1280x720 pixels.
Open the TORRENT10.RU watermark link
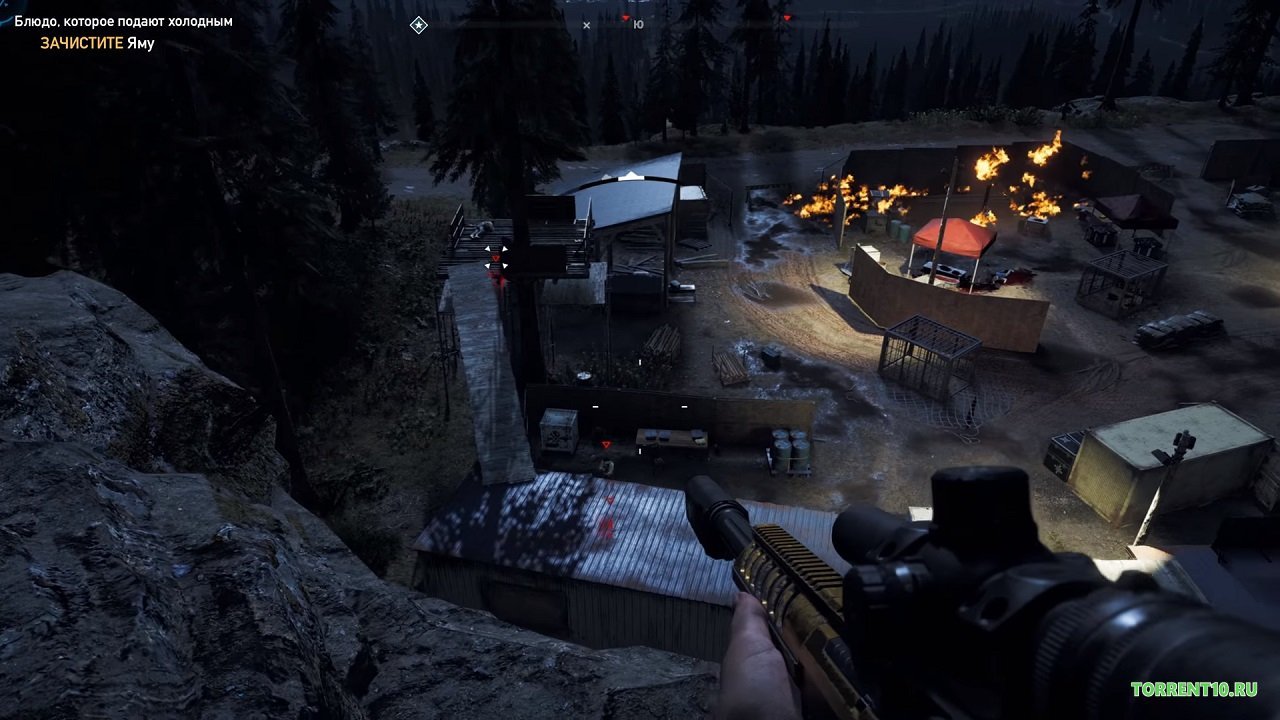tap(1194, 689)
